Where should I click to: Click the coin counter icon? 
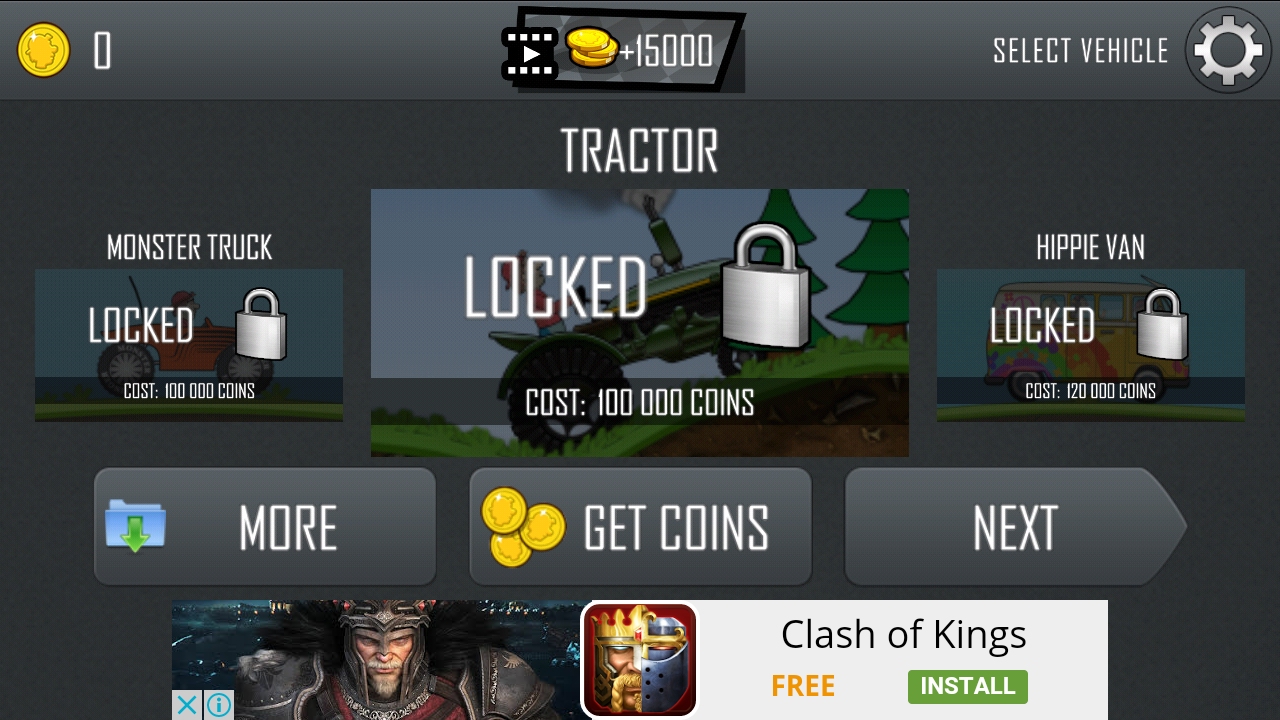[x=42, y=48]
